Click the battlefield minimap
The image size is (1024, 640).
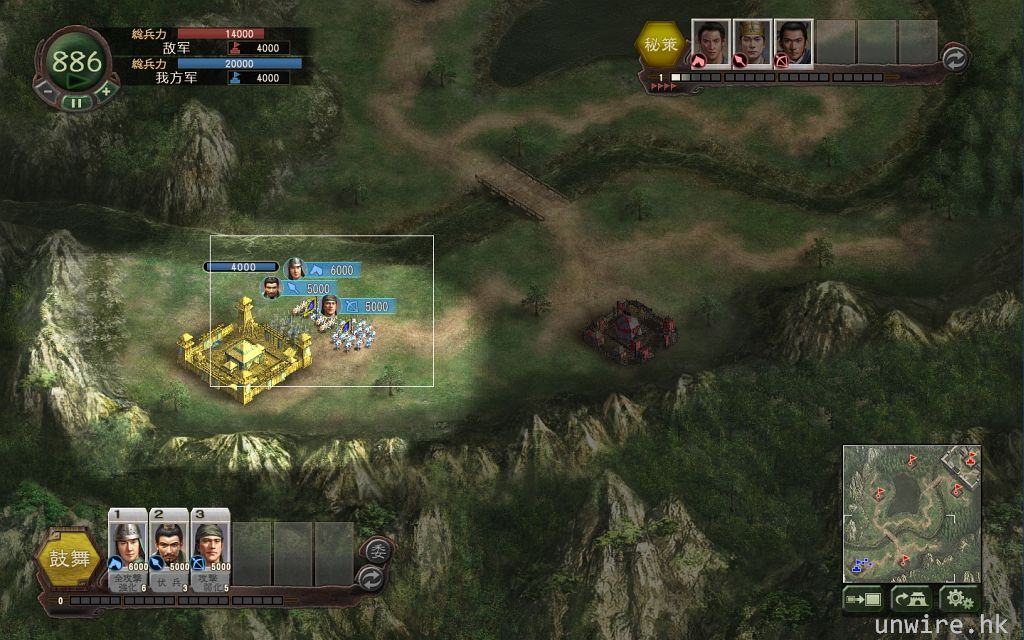coord(911,514)
